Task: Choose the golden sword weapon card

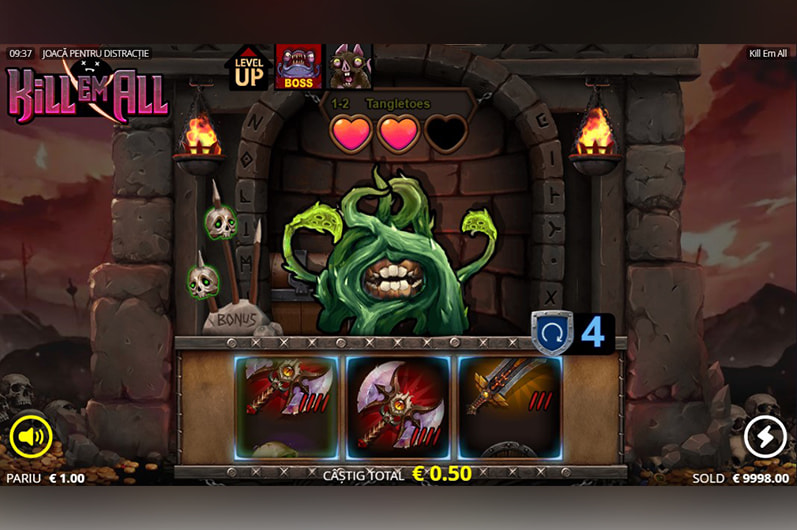Action: coord(509,405)
